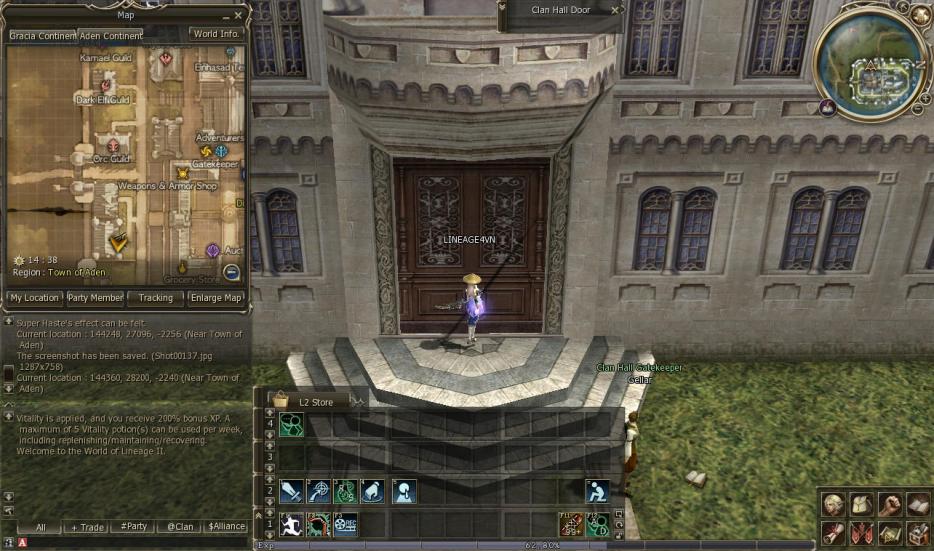Click the Tracking button
Viewport: 934px width, 551px height.
(x=155, y=298)
